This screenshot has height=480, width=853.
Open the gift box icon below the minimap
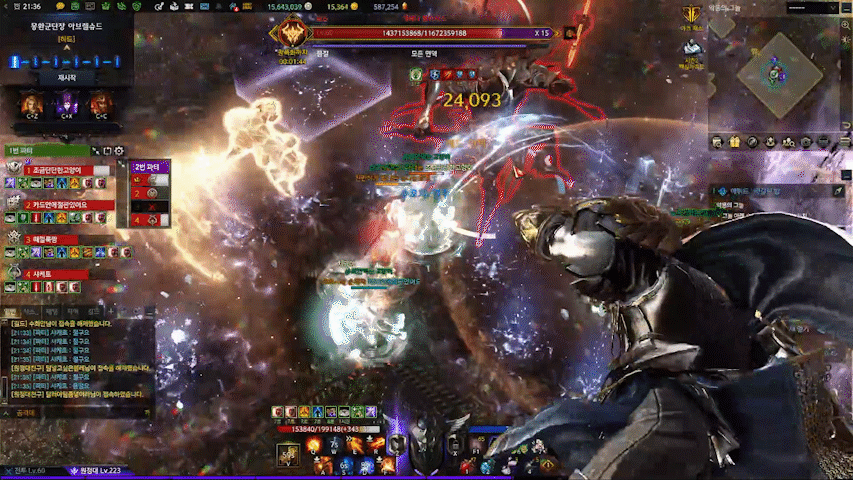[735, 143]
